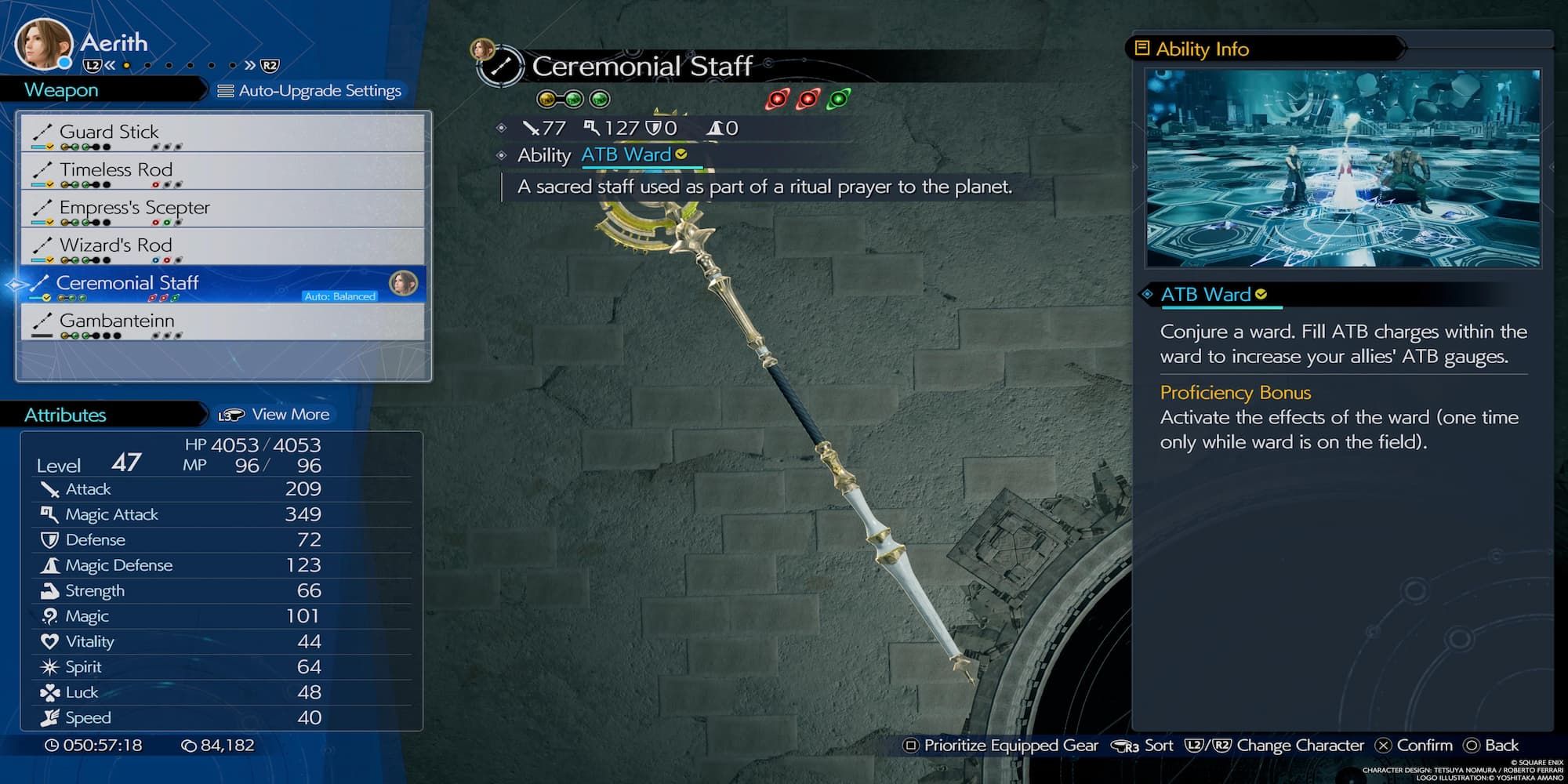
Task: Select the Guard Stick weapon
Action: pos(223,133)
